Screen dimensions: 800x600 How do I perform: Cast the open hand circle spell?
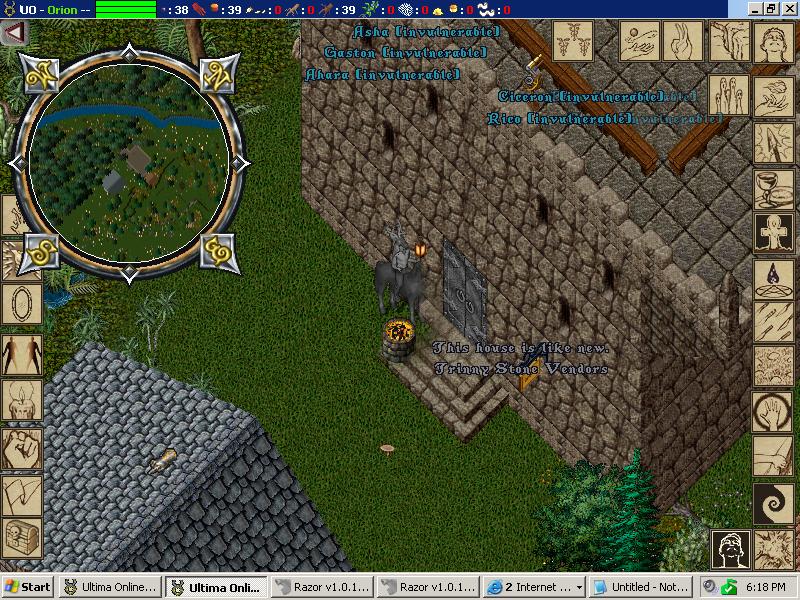(769, 410)
